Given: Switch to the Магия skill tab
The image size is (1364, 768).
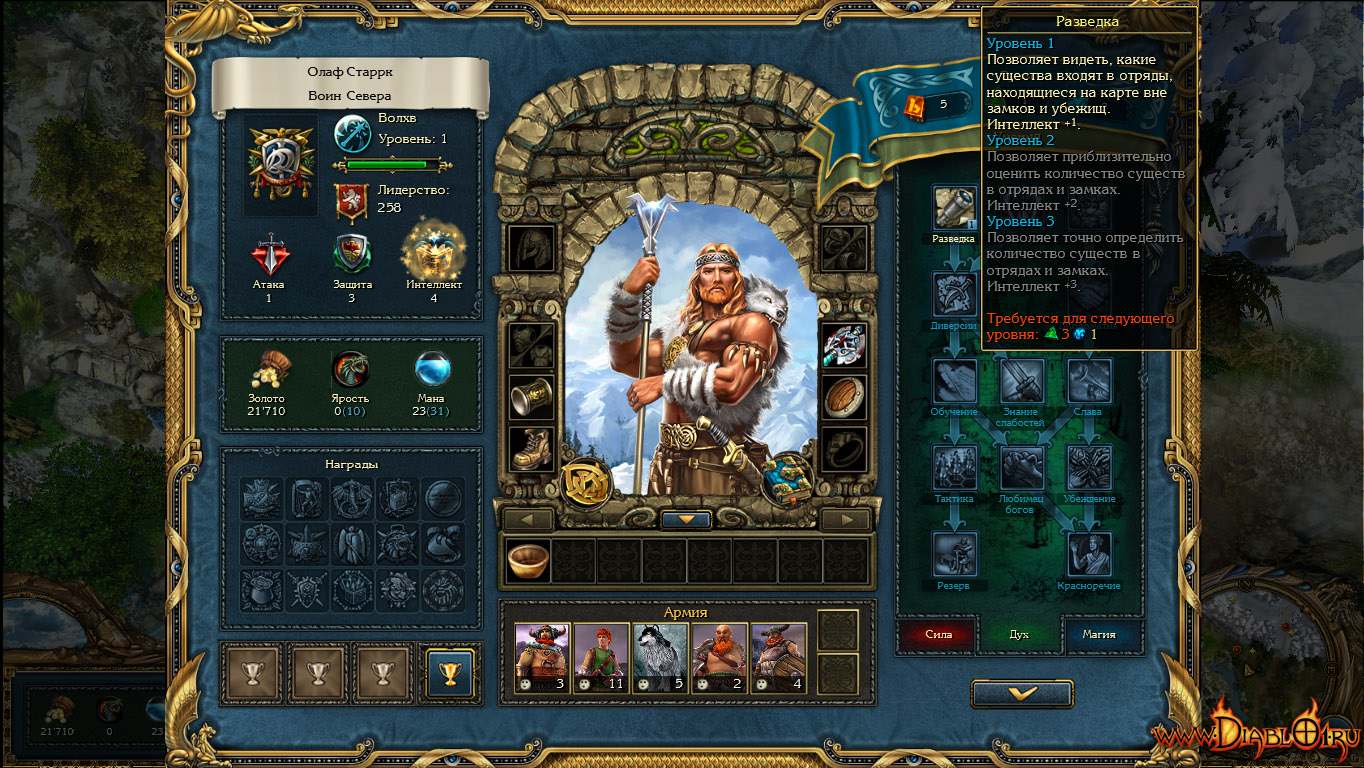Looking at the screenshot, I should coord(1098,634).
